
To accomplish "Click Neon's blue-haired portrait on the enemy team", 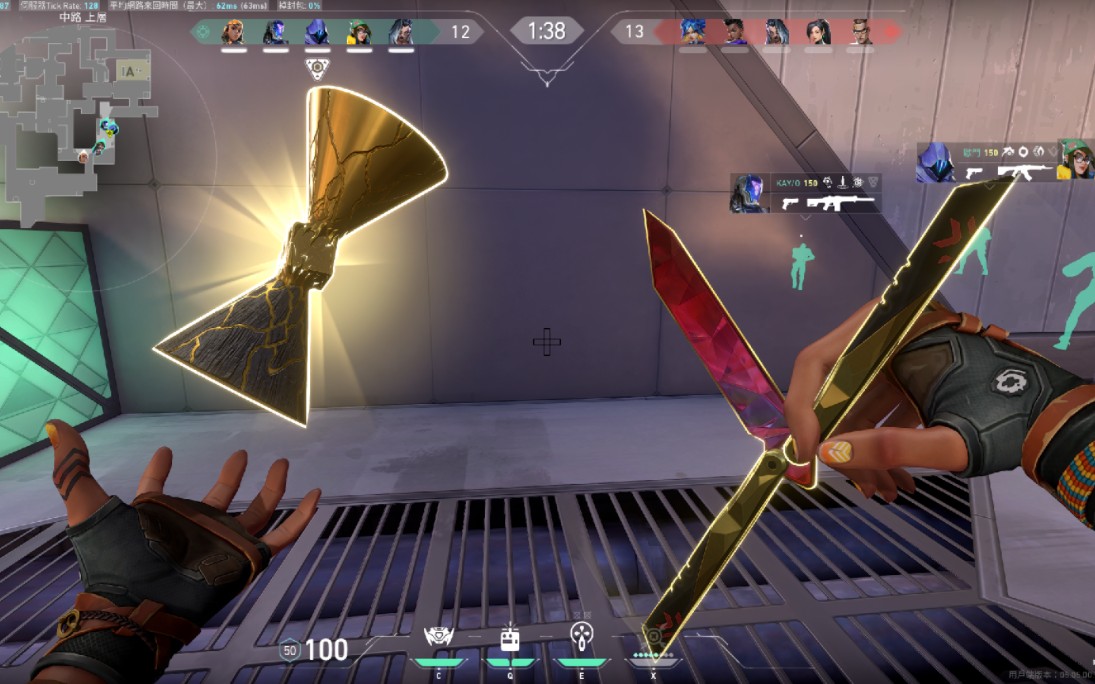I will tap(693, 32).
